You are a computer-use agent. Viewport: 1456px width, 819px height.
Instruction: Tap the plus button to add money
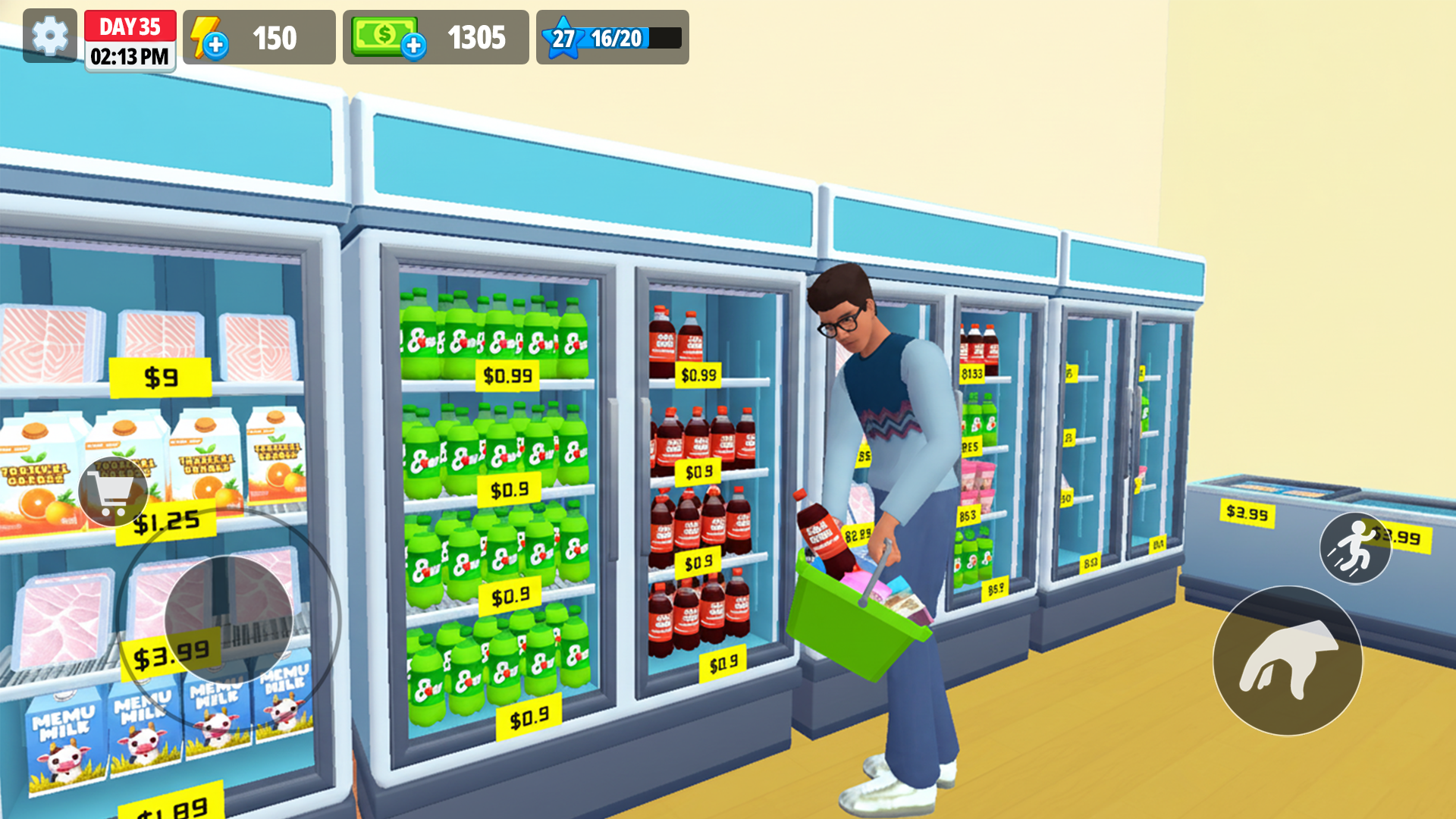414,45
